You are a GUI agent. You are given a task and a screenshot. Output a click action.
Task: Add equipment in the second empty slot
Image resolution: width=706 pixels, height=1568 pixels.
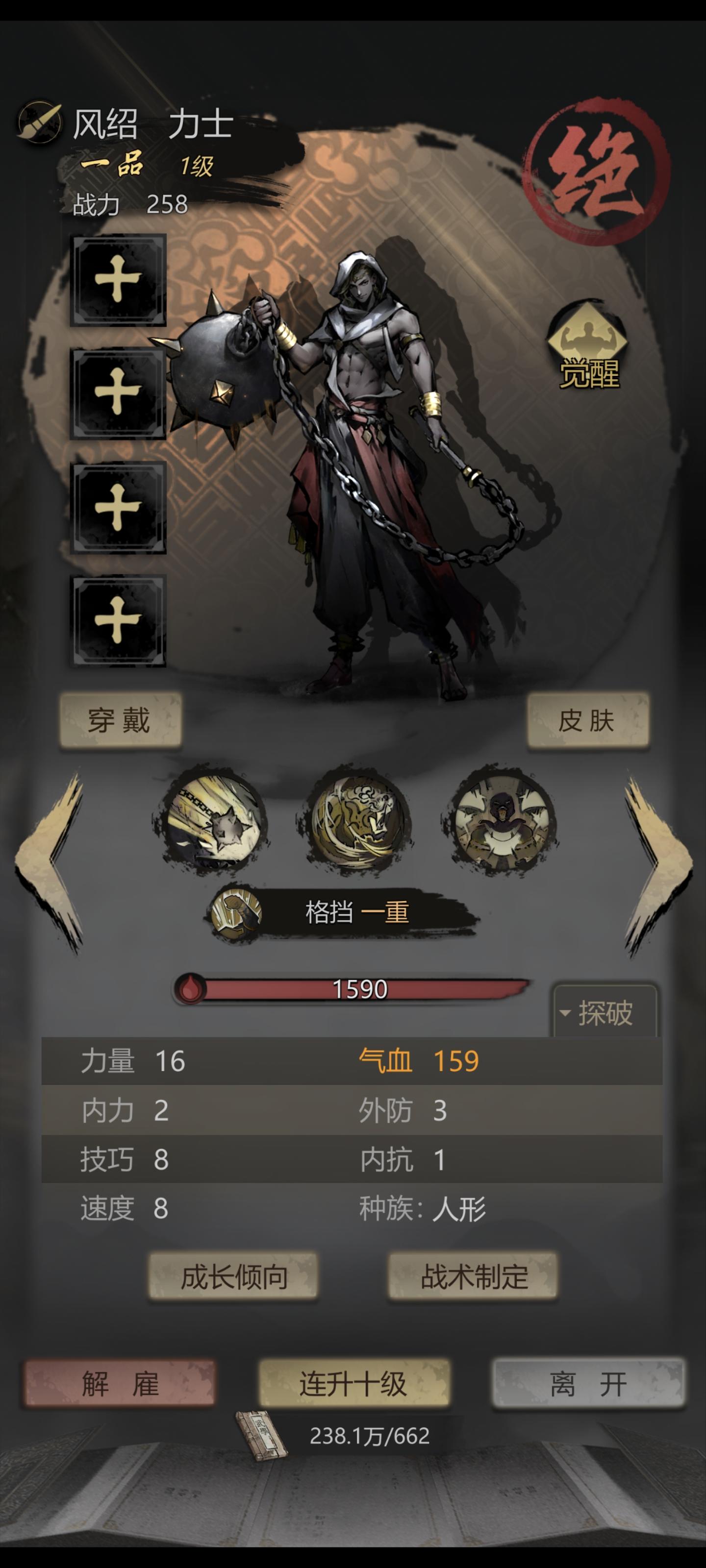coord(118,392)
